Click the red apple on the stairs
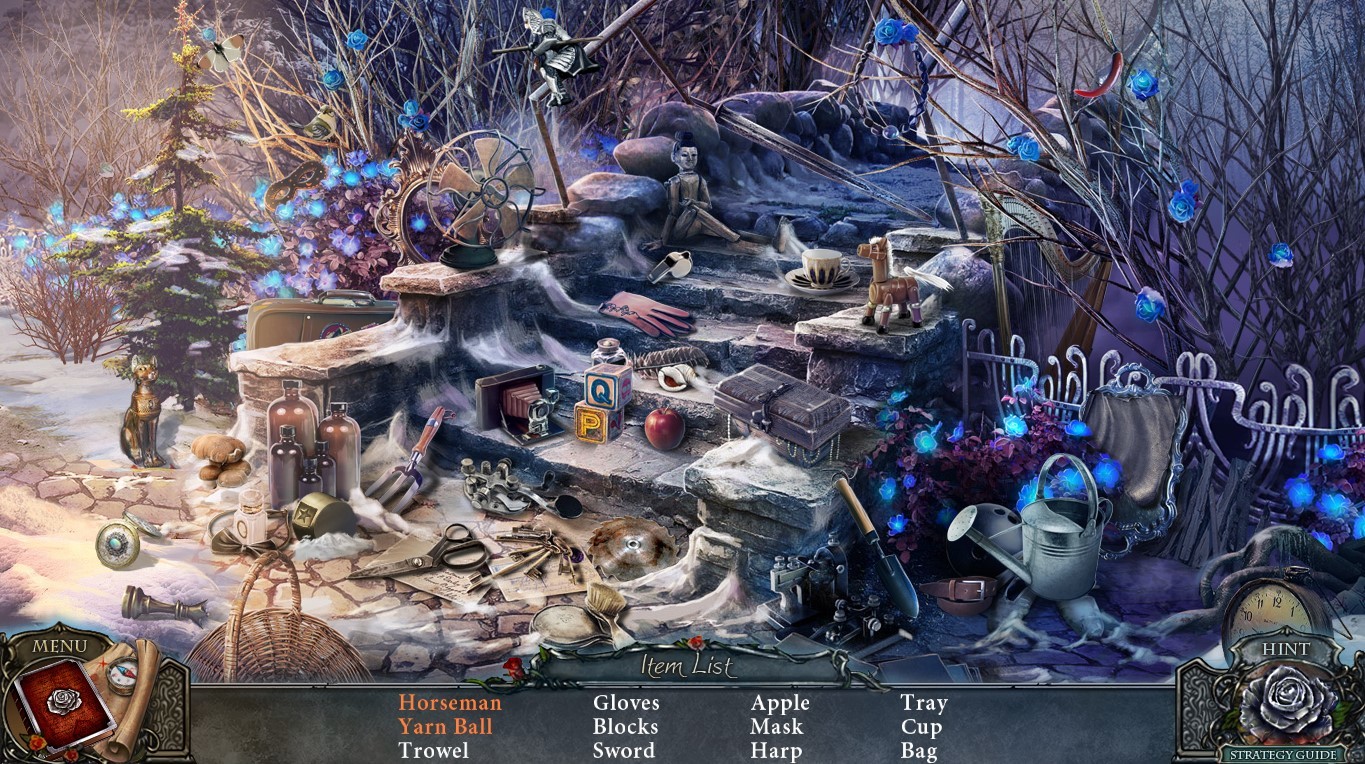The width and height of the screenshot is (1365, 764). 665,430
